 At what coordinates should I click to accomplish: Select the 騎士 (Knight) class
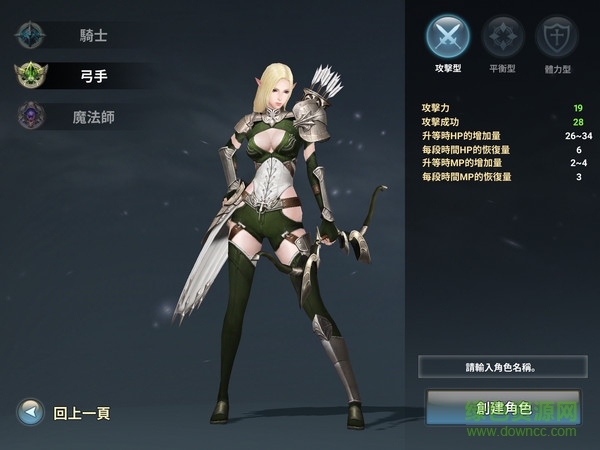(x=80, y=36)
